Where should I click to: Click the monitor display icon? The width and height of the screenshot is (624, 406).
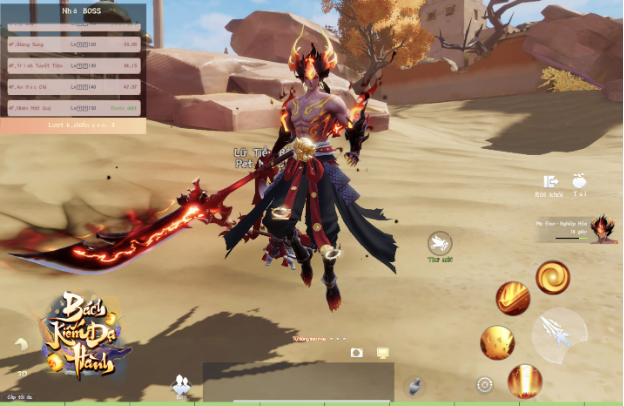point(381,353)
